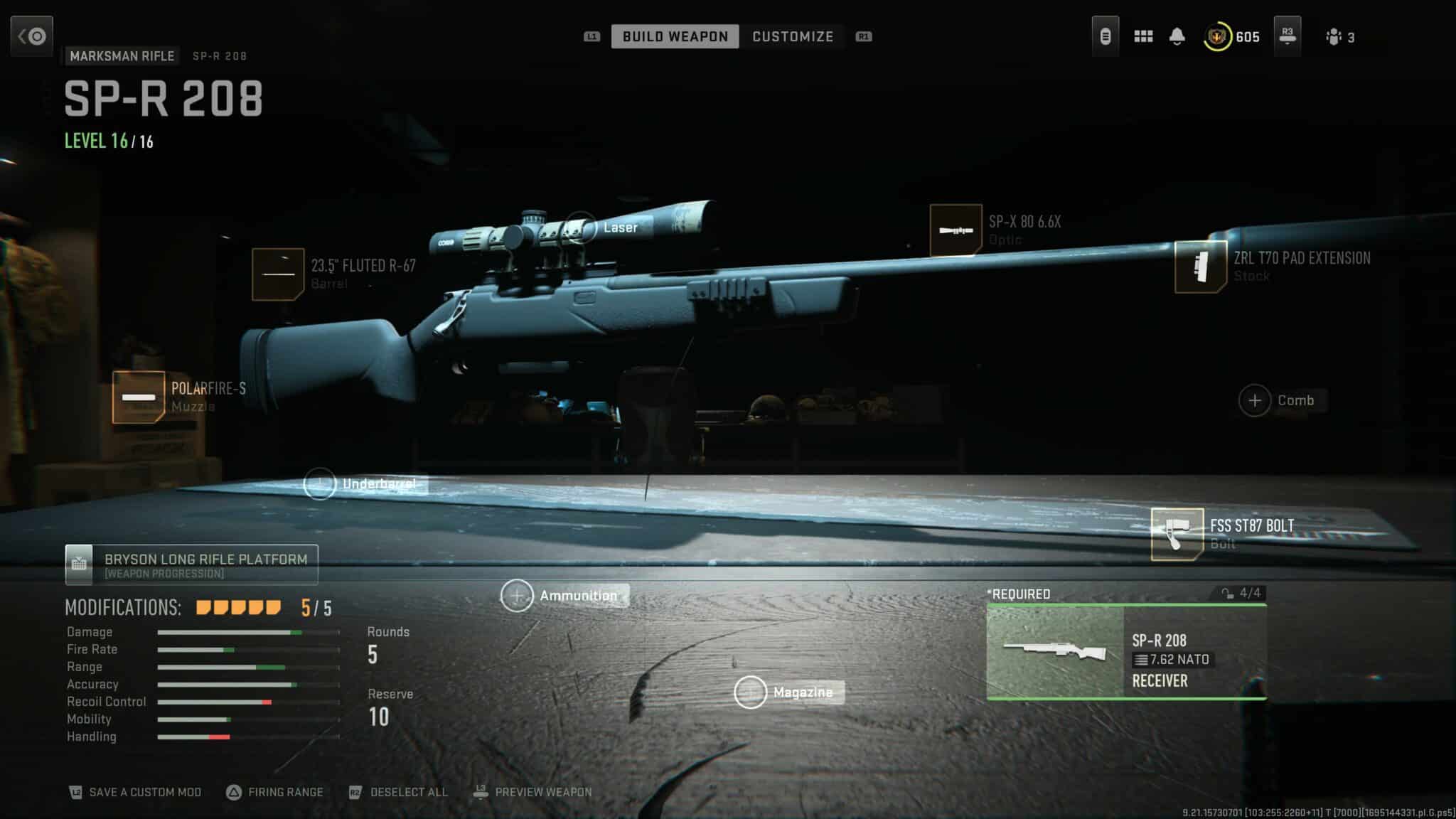Screen dimensions: 1456x819
Task: Open the Customize tab
Action: coord(793,36)
